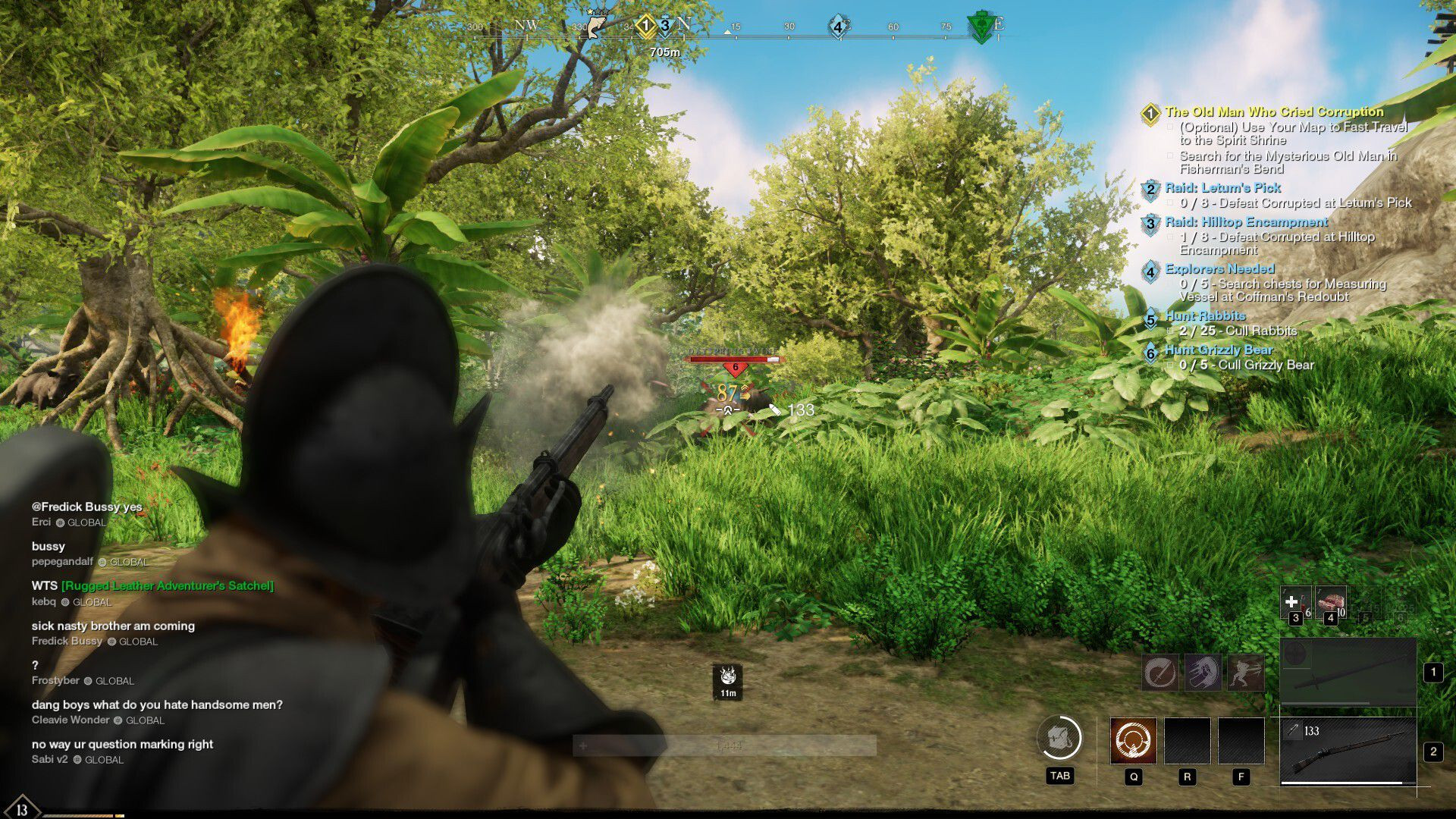Equip the musket weapon slot
The height and width of the screenshot is (819, 1456).
(x=1348, y=751)
